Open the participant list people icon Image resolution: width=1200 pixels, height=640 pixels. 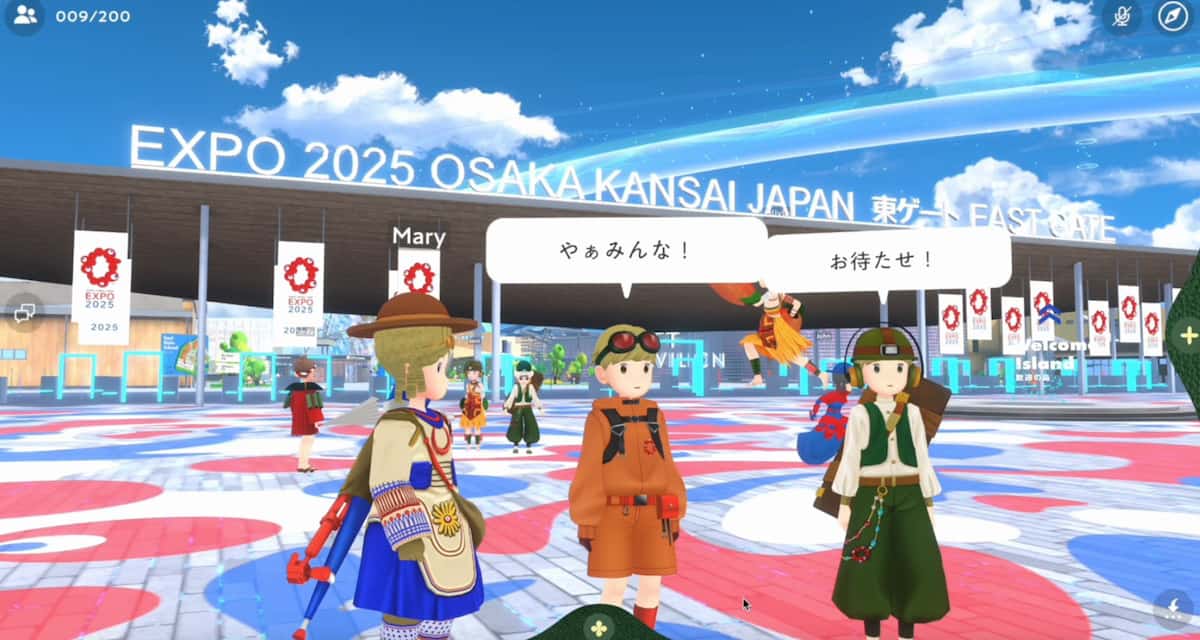click(x=26, y=16)
